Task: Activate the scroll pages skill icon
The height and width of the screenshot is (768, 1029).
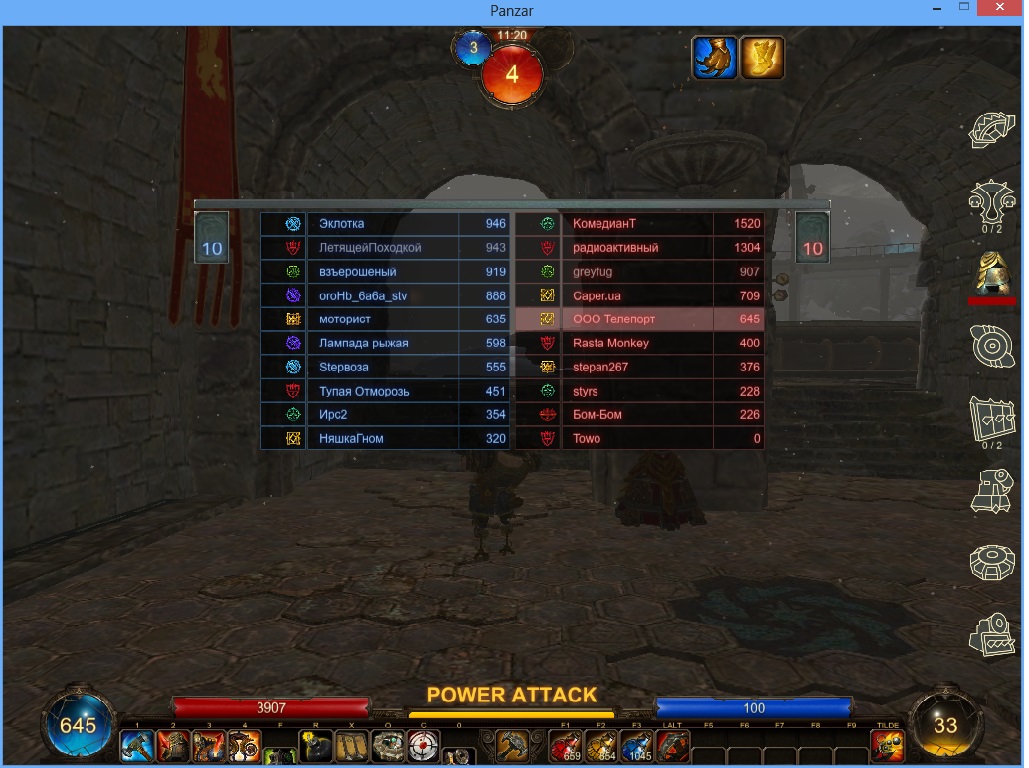Action: (351, 746)
